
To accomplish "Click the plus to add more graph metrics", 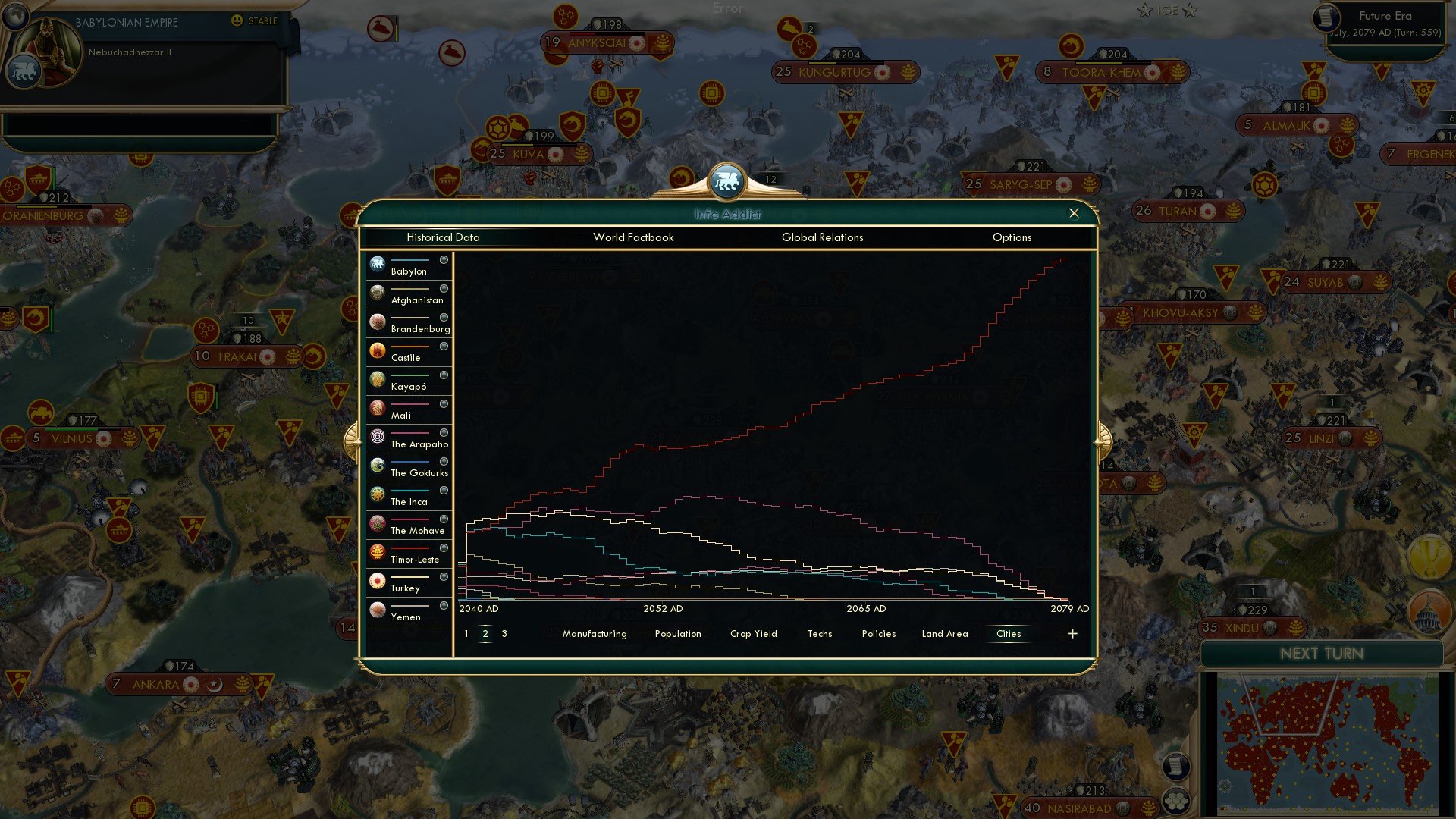I will tap(1072, 633).
